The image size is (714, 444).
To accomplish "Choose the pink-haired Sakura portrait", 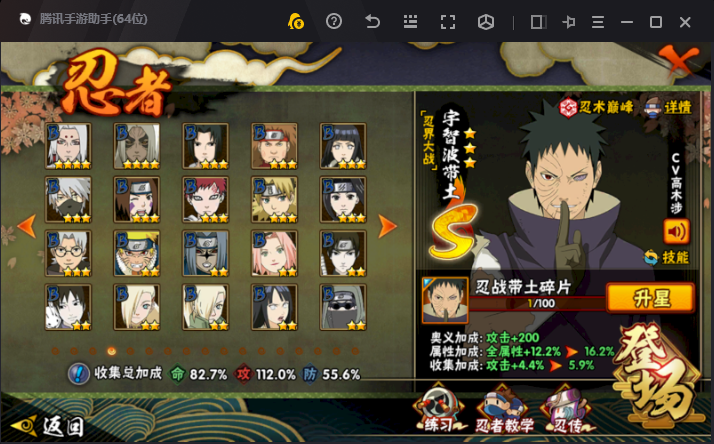I will pyautogui.click(x=273, y=253).
